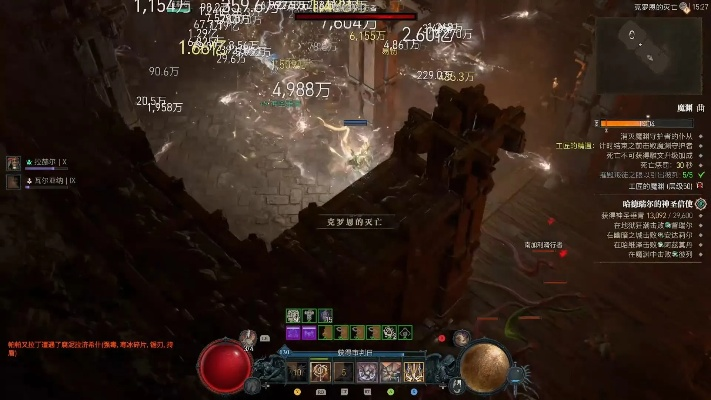Activate the purple circular rune skill
The image size is (711, 400).
click(366, 372)
